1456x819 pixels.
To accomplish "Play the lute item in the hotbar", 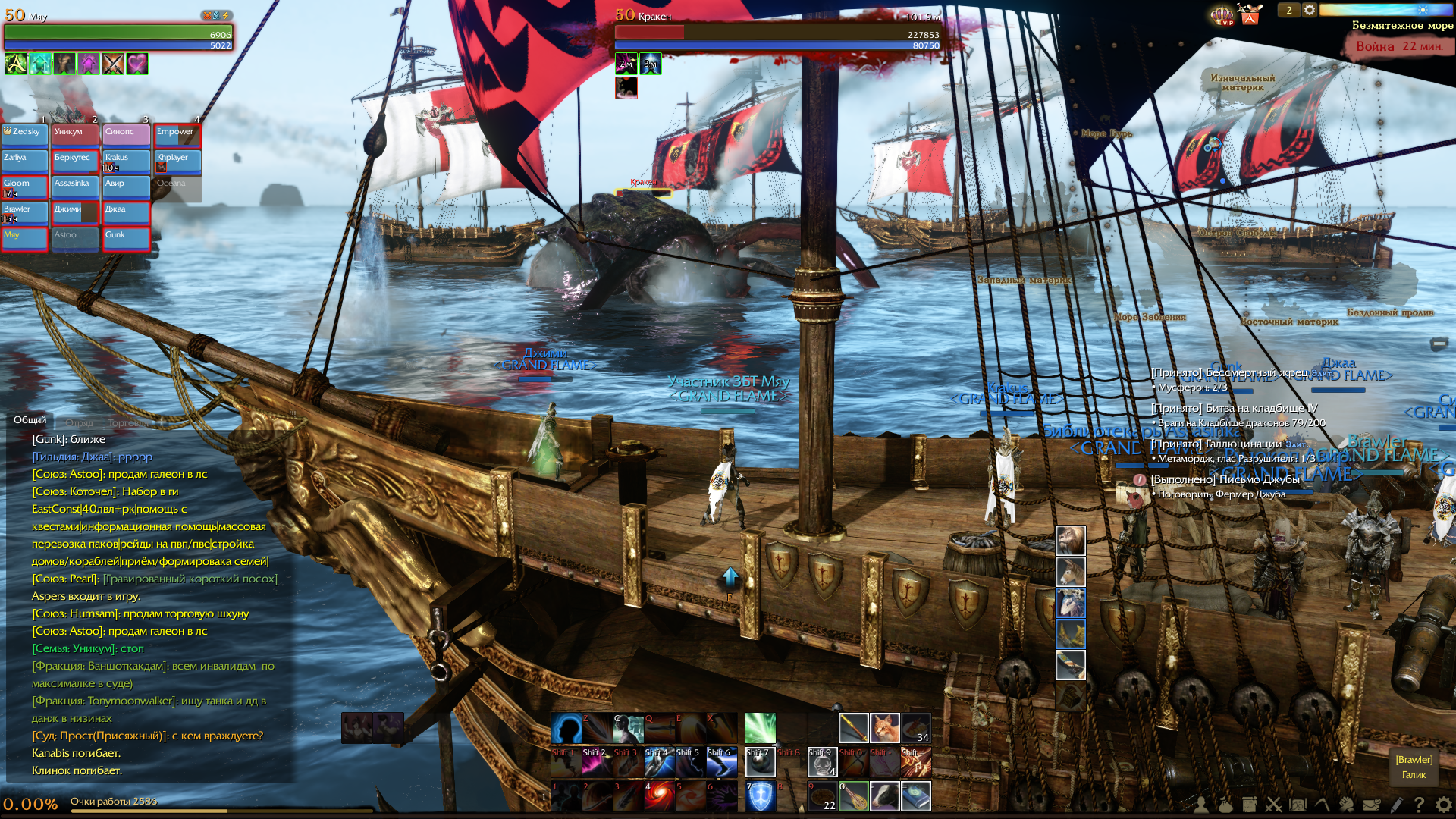I will [854, 796].
